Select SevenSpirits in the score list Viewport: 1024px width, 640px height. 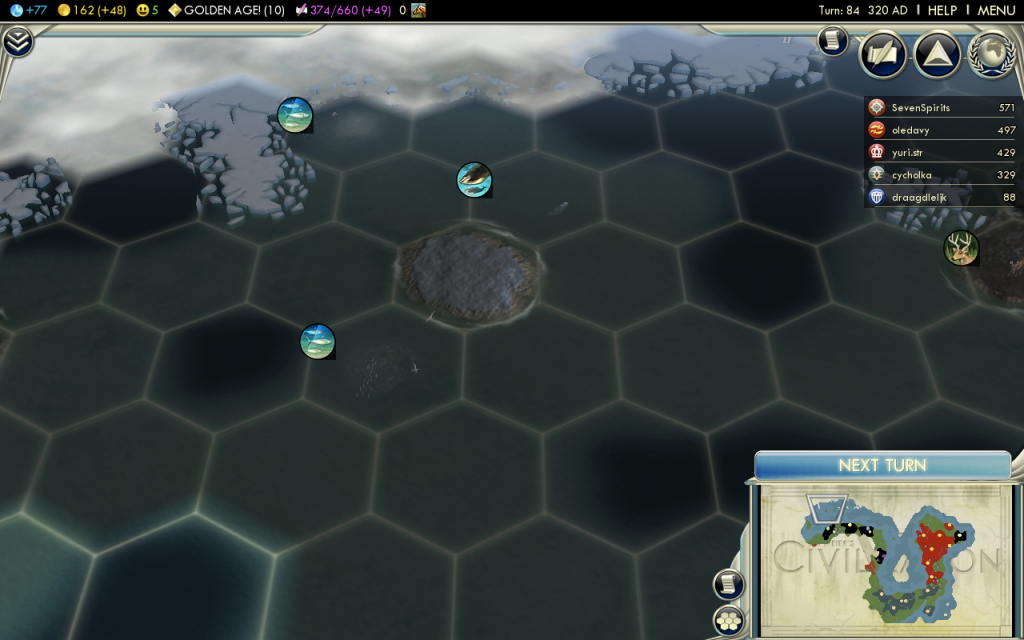pos(920,107)
